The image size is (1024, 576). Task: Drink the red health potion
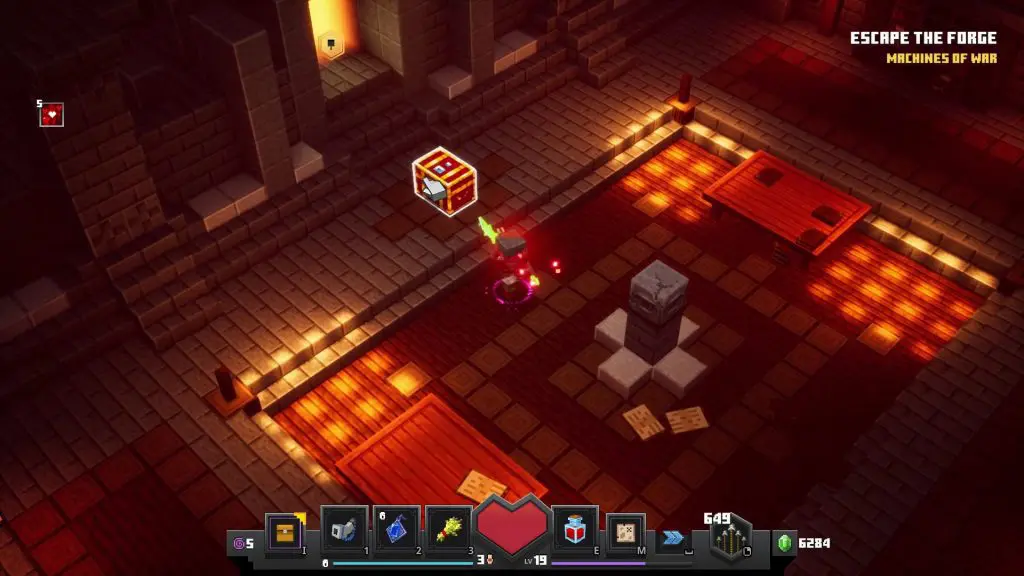pyautogui.click(x=576, y=529)
